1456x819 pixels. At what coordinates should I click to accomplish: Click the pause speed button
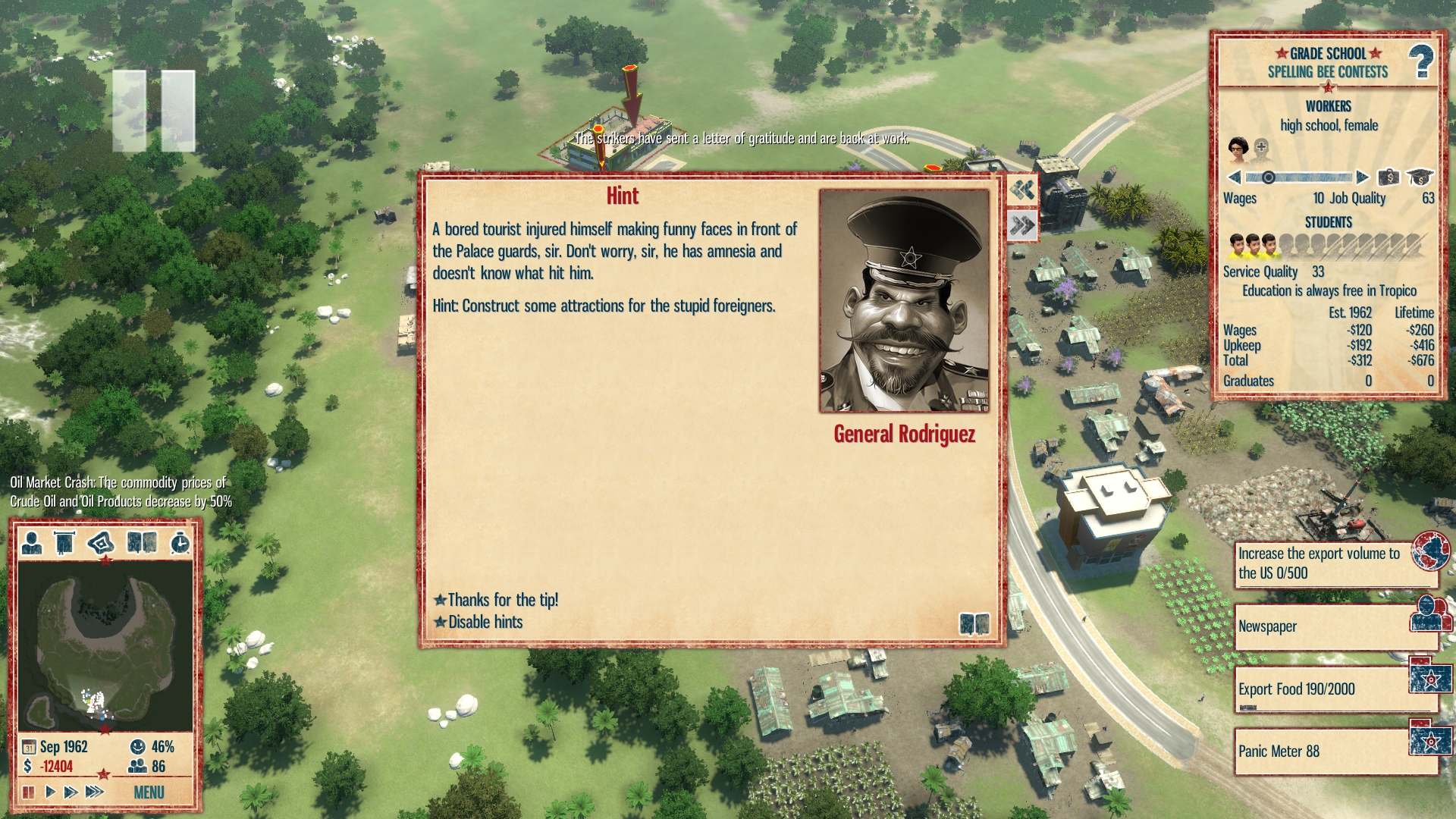29,792
